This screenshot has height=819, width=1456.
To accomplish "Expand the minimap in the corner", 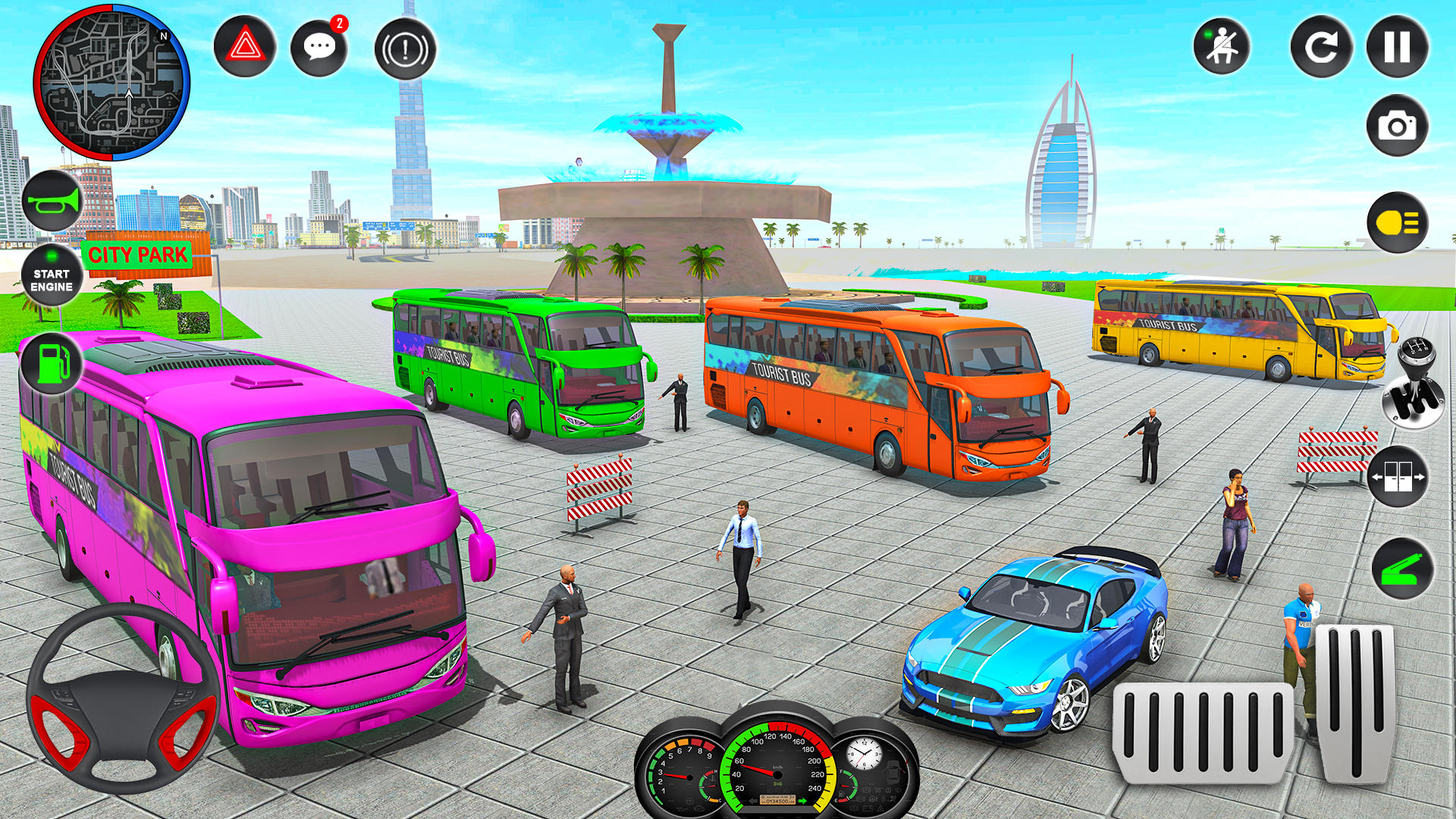I will [112, 83].
